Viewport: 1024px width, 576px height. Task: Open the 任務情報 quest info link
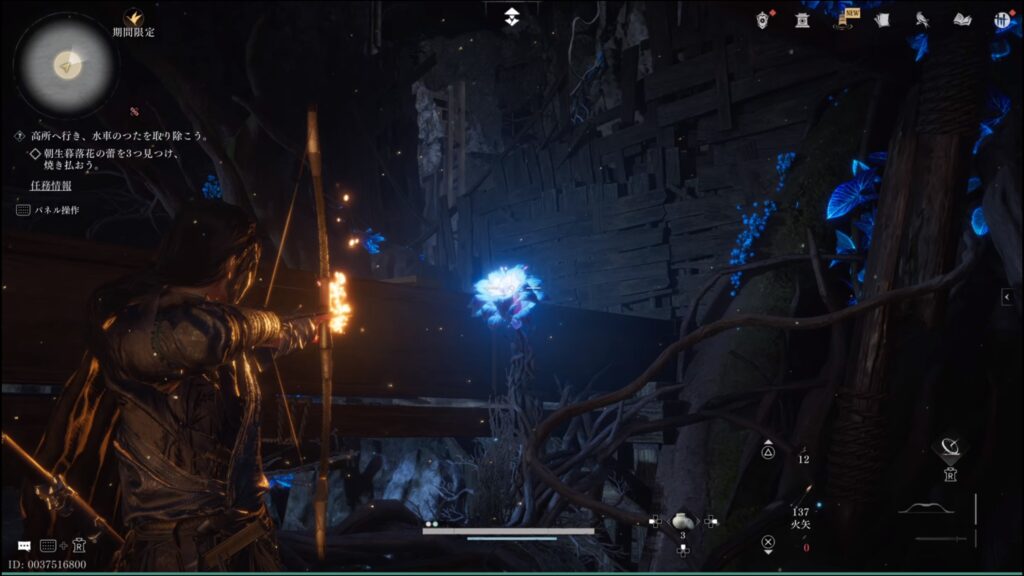click(50, 186)
